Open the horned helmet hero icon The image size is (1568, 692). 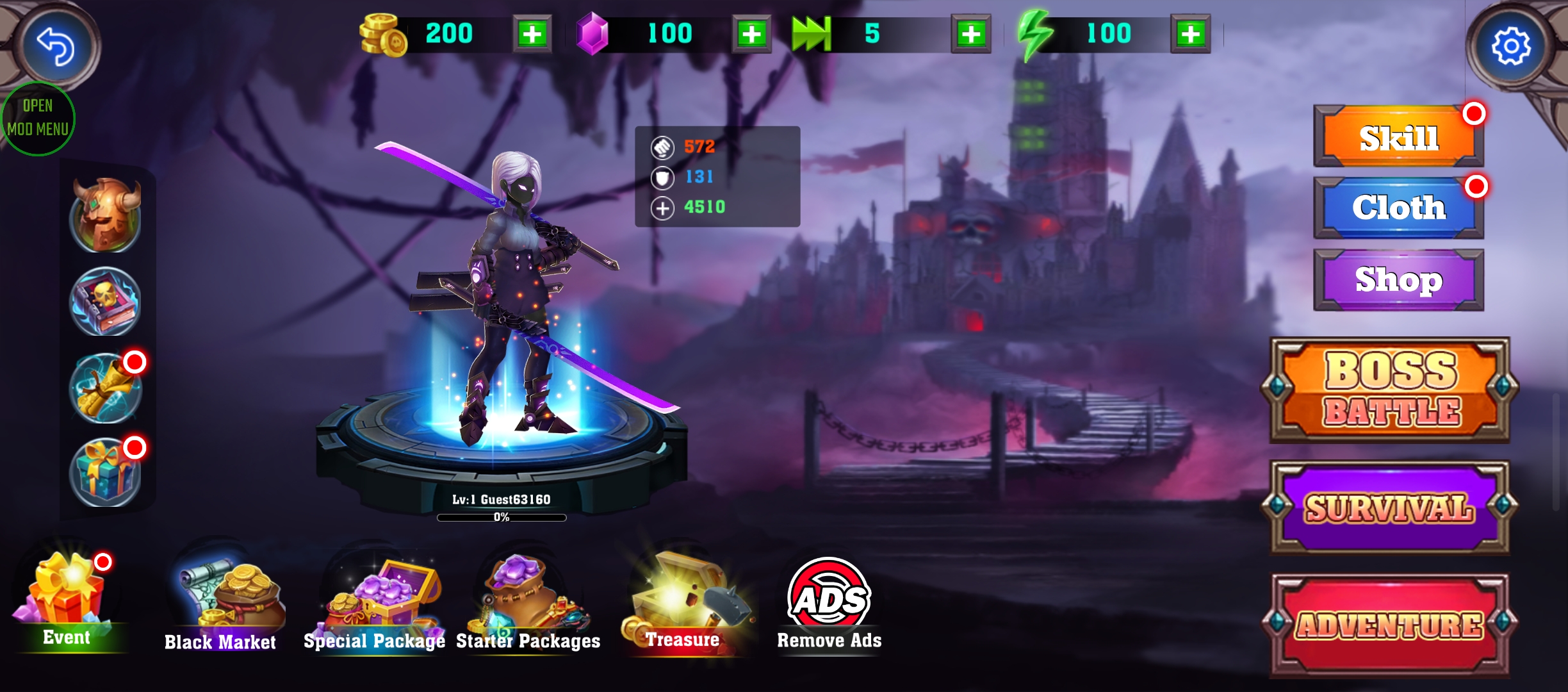pos(106,215)
